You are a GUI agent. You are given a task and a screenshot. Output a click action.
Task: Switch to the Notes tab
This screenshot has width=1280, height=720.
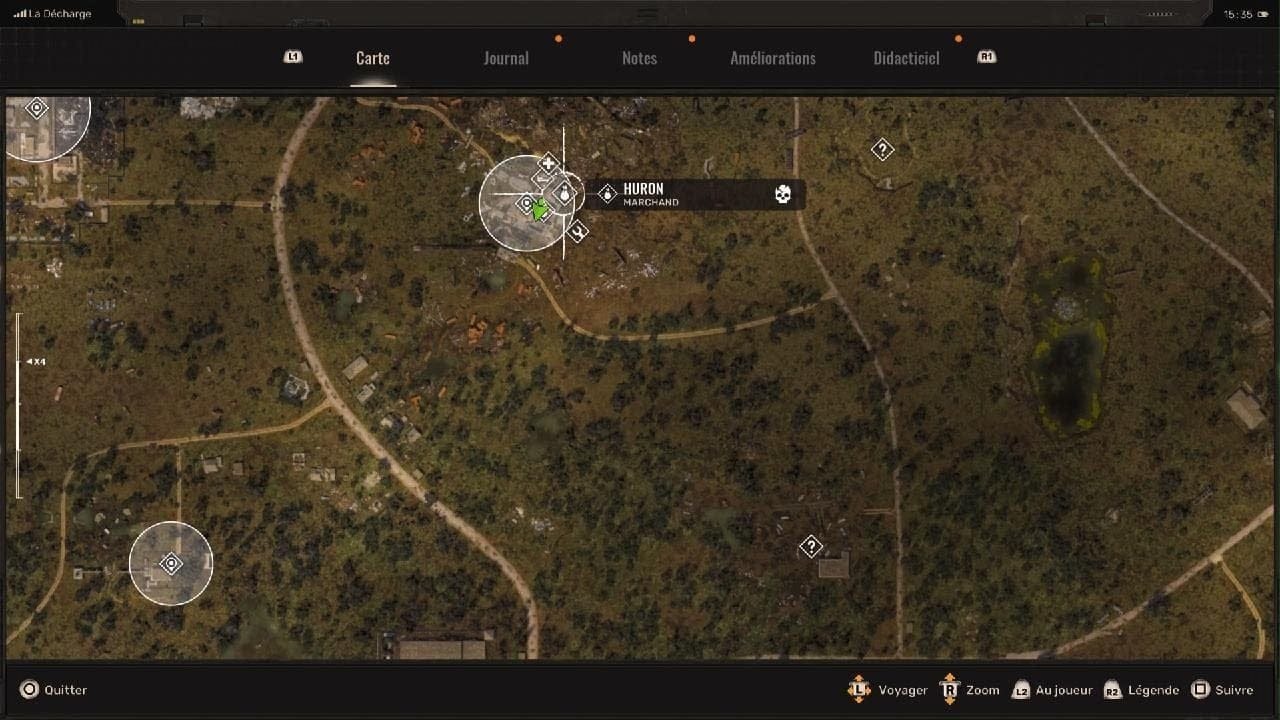(x=639, y=58)
